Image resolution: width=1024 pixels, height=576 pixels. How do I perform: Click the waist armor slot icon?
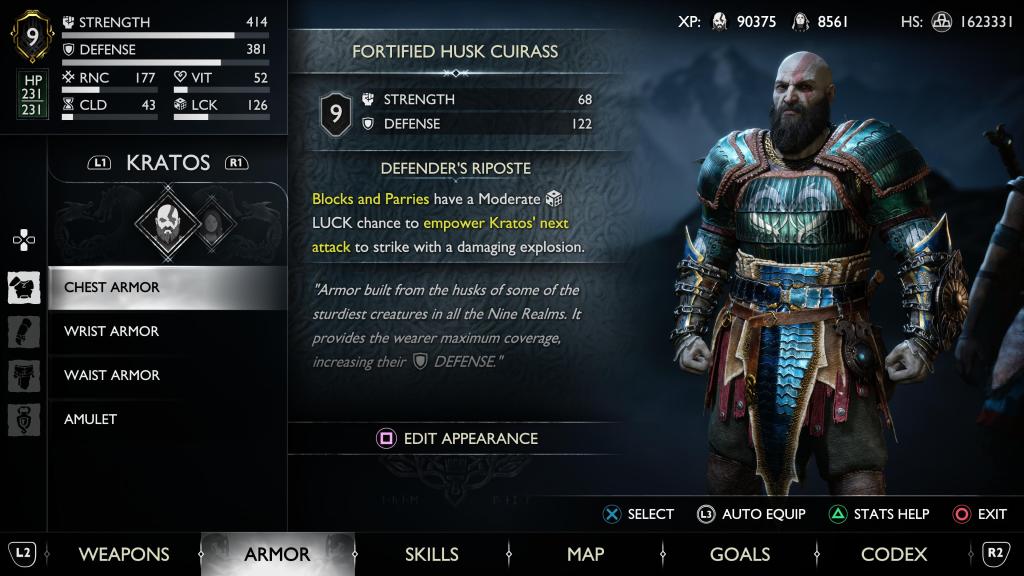click(x=24, y=375)
